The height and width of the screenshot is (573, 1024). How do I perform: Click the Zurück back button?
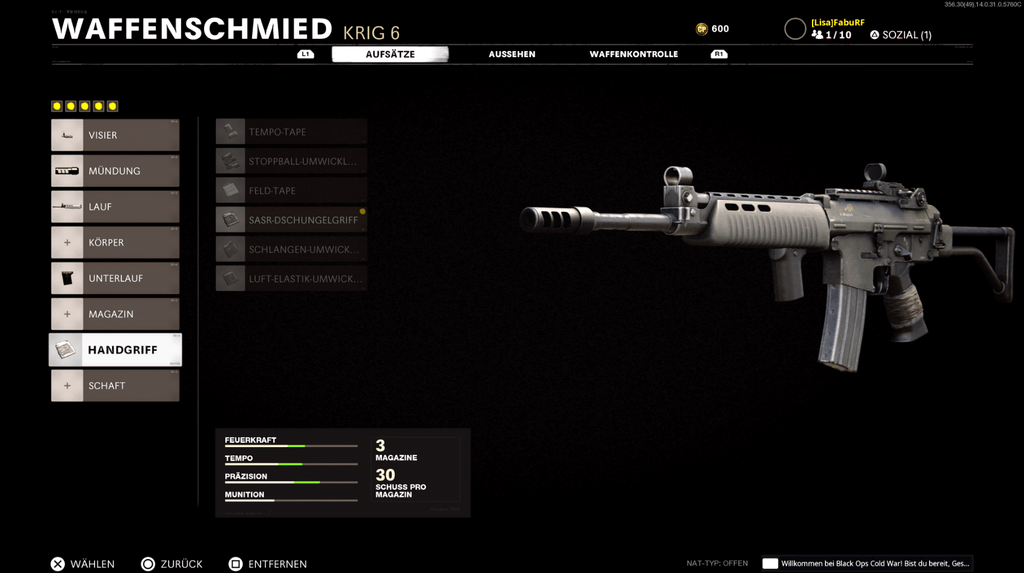[x=171, y=564]
